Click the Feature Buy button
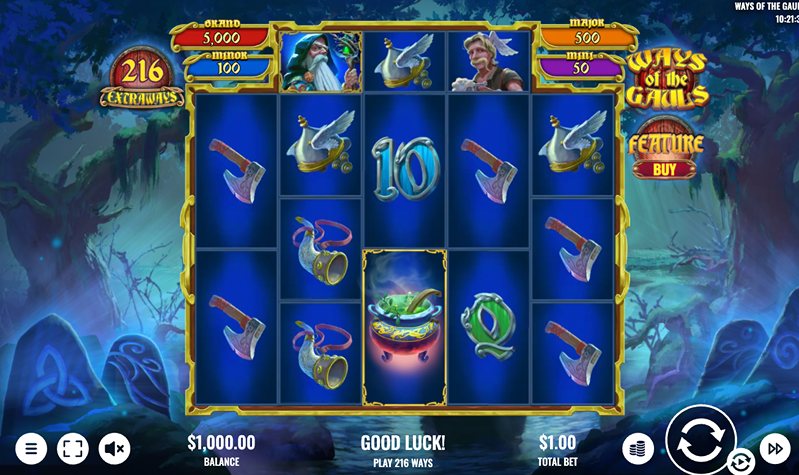Screen dimensions: 799x475 click(x=665, y=151)
